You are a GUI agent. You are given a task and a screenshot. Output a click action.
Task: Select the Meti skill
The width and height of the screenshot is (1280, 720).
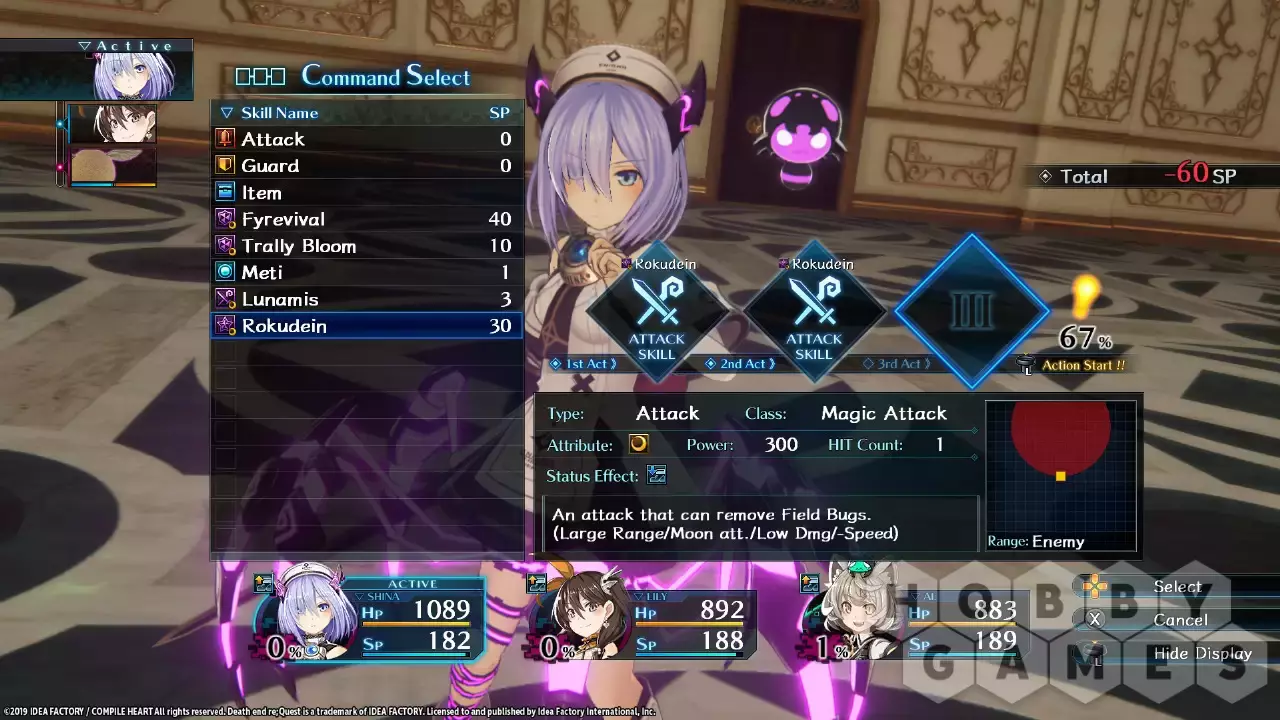pos(366,272)
